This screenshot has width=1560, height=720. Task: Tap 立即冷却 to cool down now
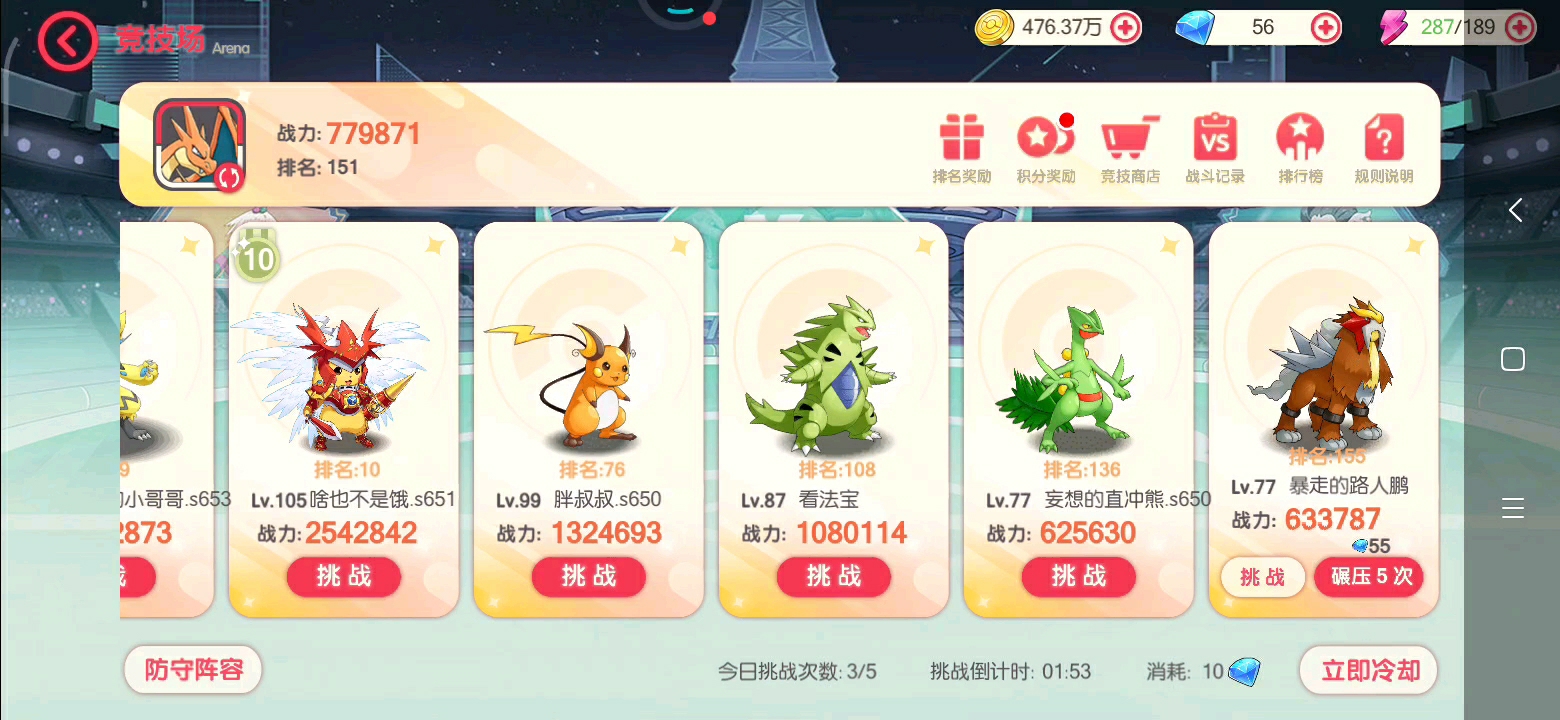[x=1368, y=669]
